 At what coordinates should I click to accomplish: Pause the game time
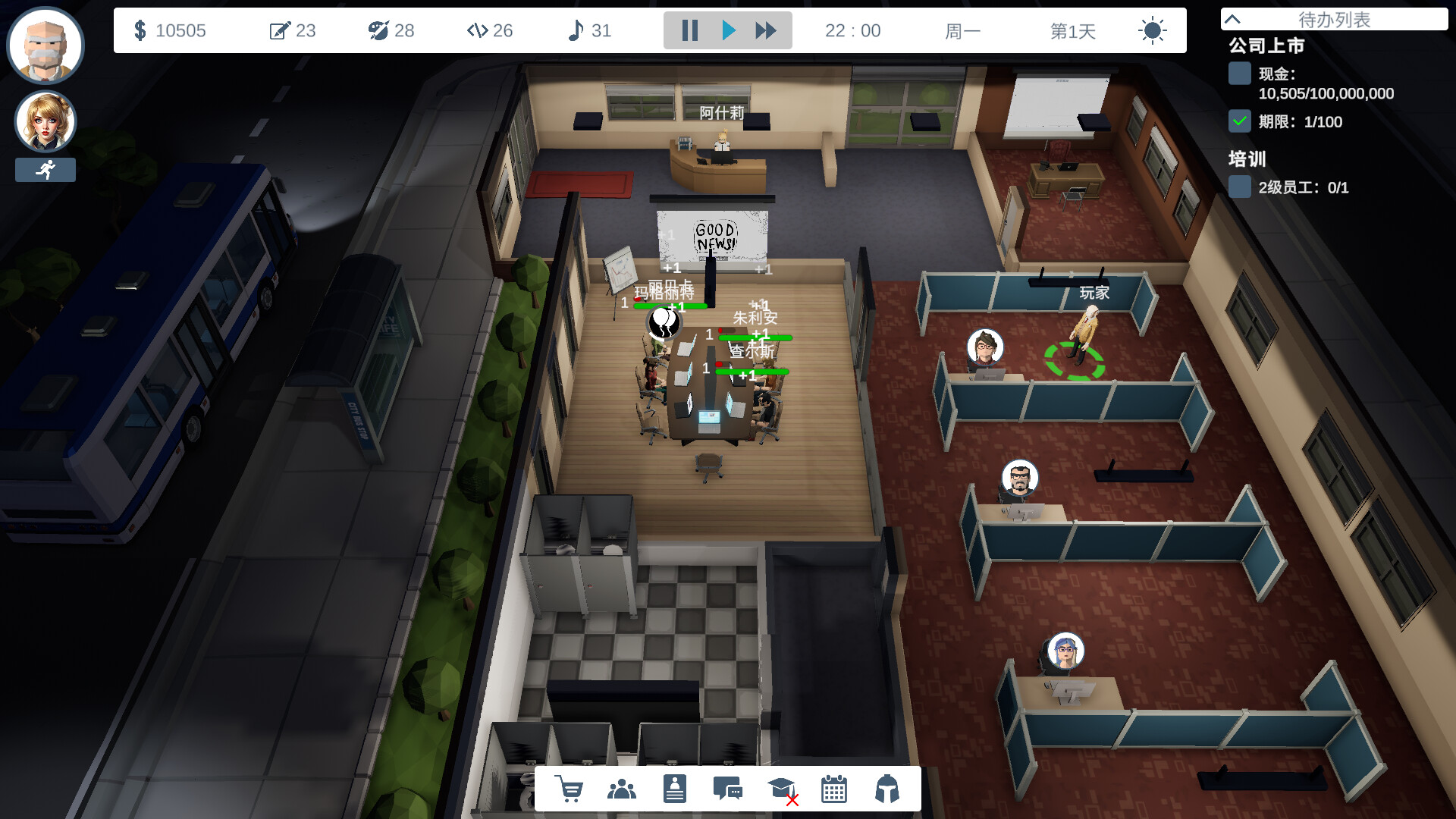(689, 30)
